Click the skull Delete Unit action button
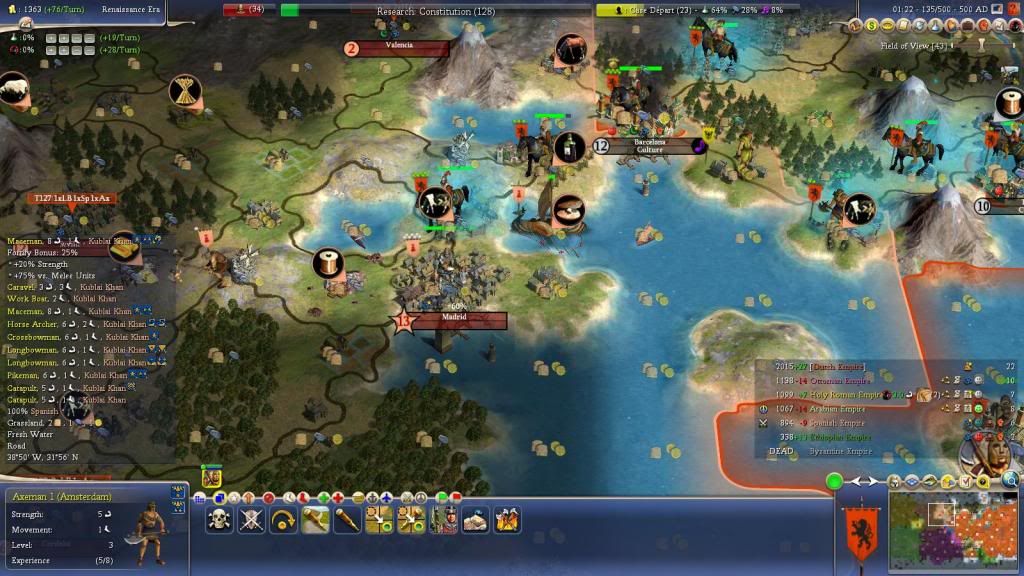Screen dimensions: 1024x576 point(220,519)
